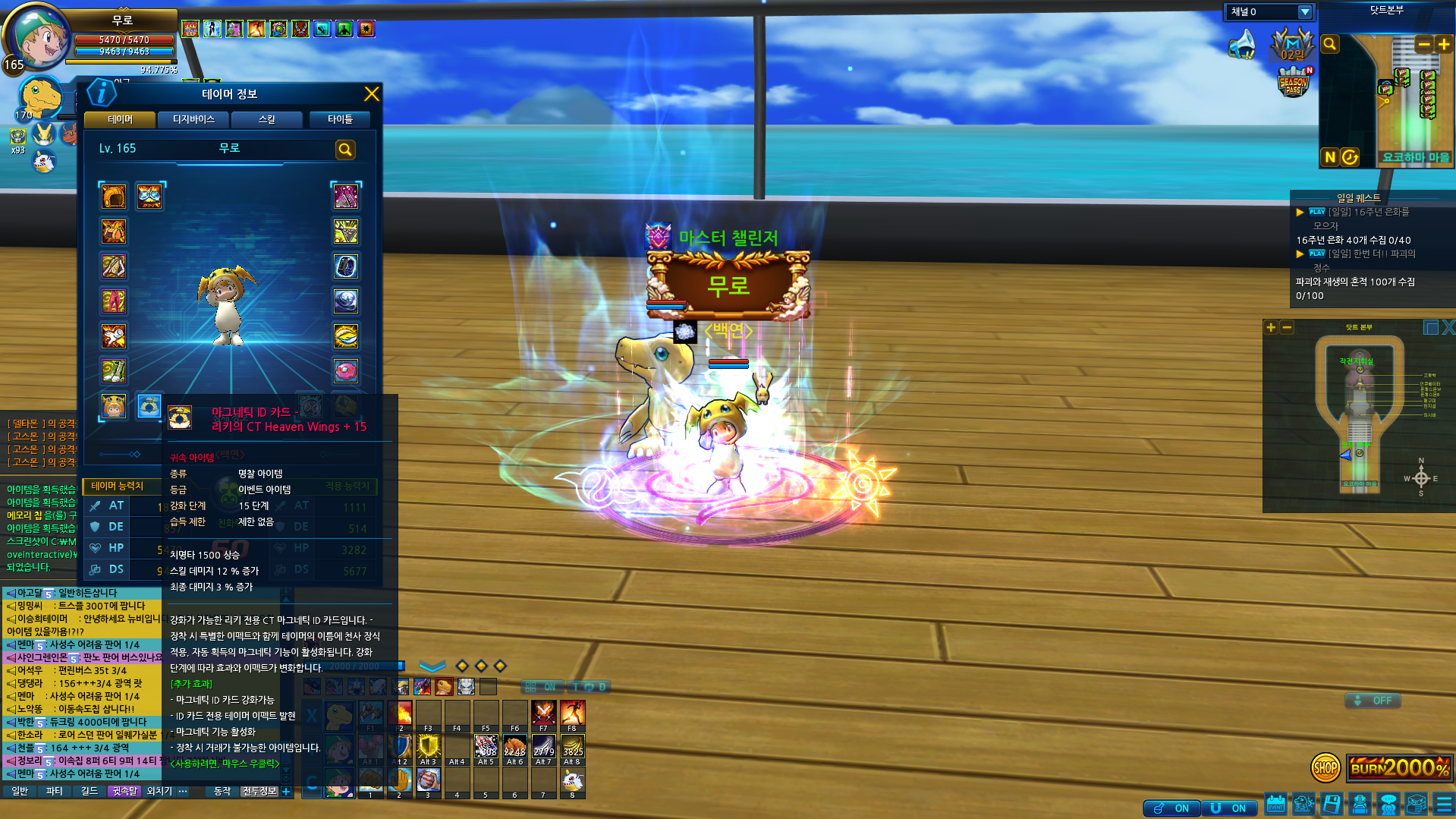The height and width of the screenshot is (819, 1456).
Task: Click the megaphone announcement icon
Action: click(1243, 44)
